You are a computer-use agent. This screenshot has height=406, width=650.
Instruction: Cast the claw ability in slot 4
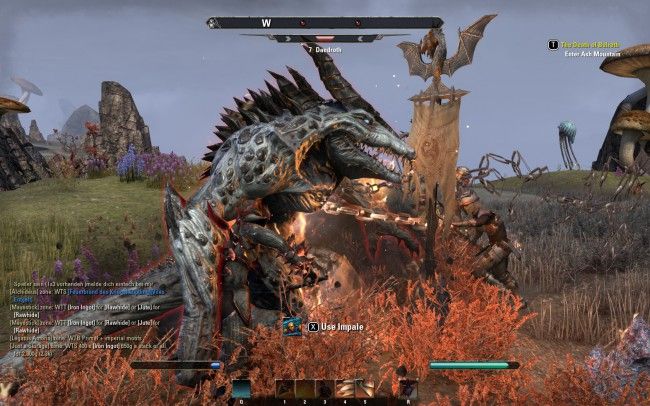pos(345,389)
